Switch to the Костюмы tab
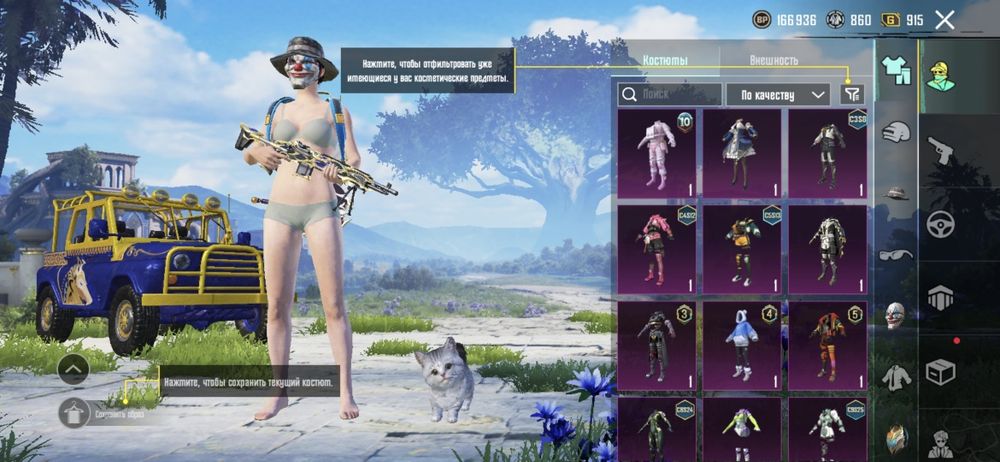Viewport: 1000px width, 462px height. [665, 60]
